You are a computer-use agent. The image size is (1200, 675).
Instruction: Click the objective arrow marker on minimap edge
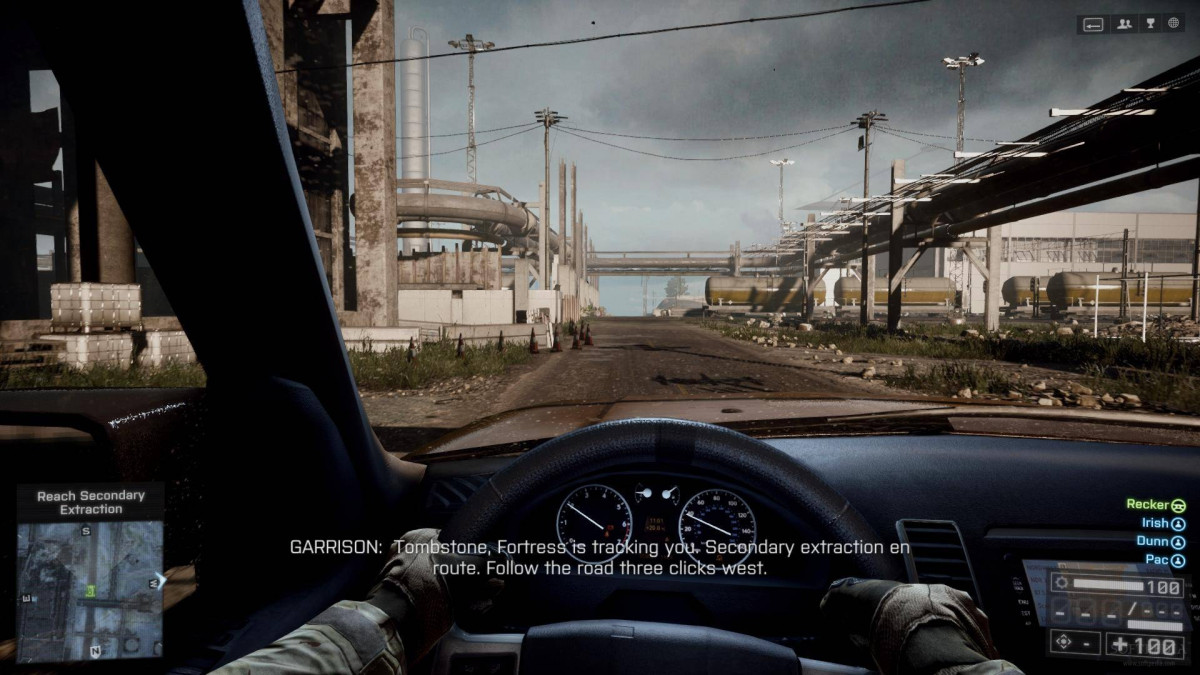click(x=160, y=578)
